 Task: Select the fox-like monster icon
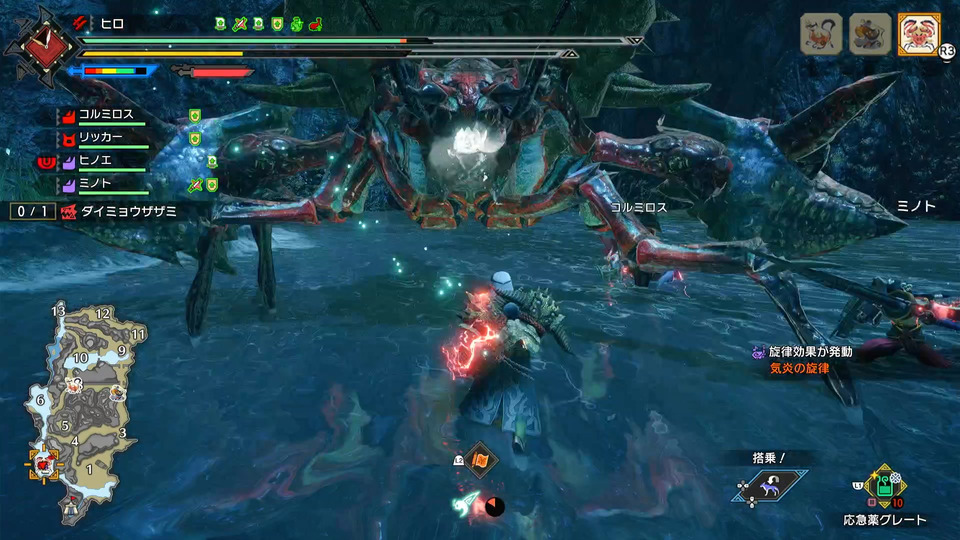coord(818,34)
